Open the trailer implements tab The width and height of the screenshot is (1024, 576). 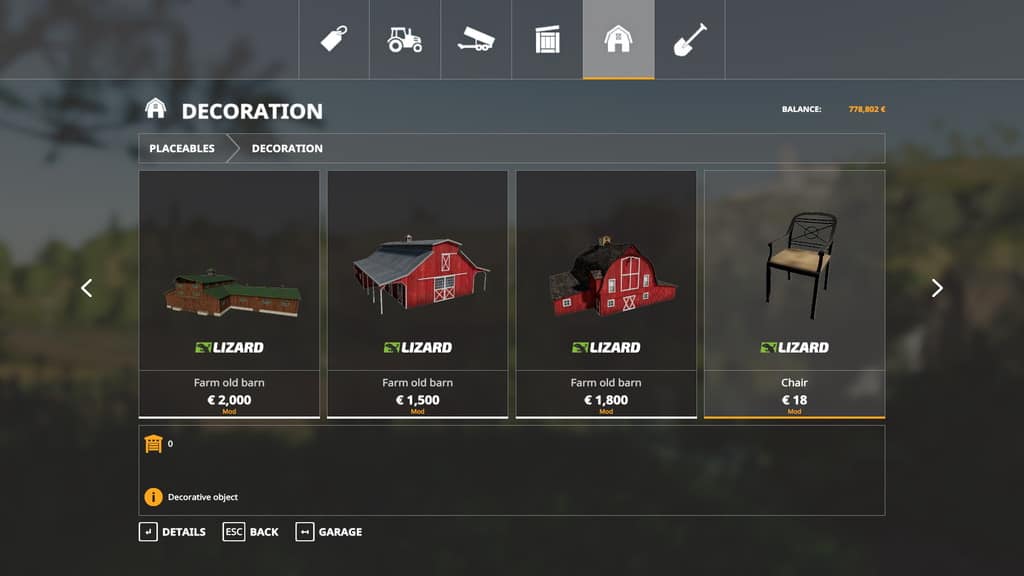click(476, 40)
